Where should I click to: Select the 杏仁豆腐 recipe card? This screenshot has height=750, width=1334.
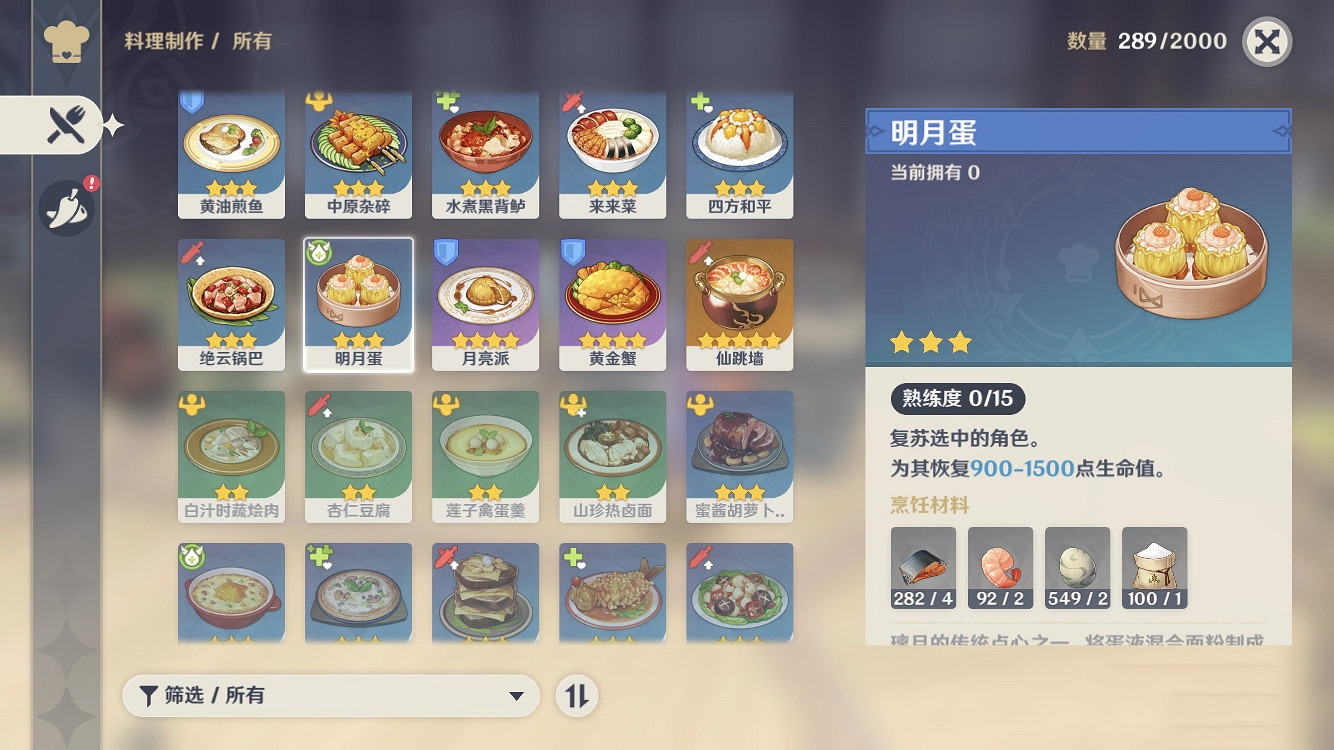click(358, 447)
